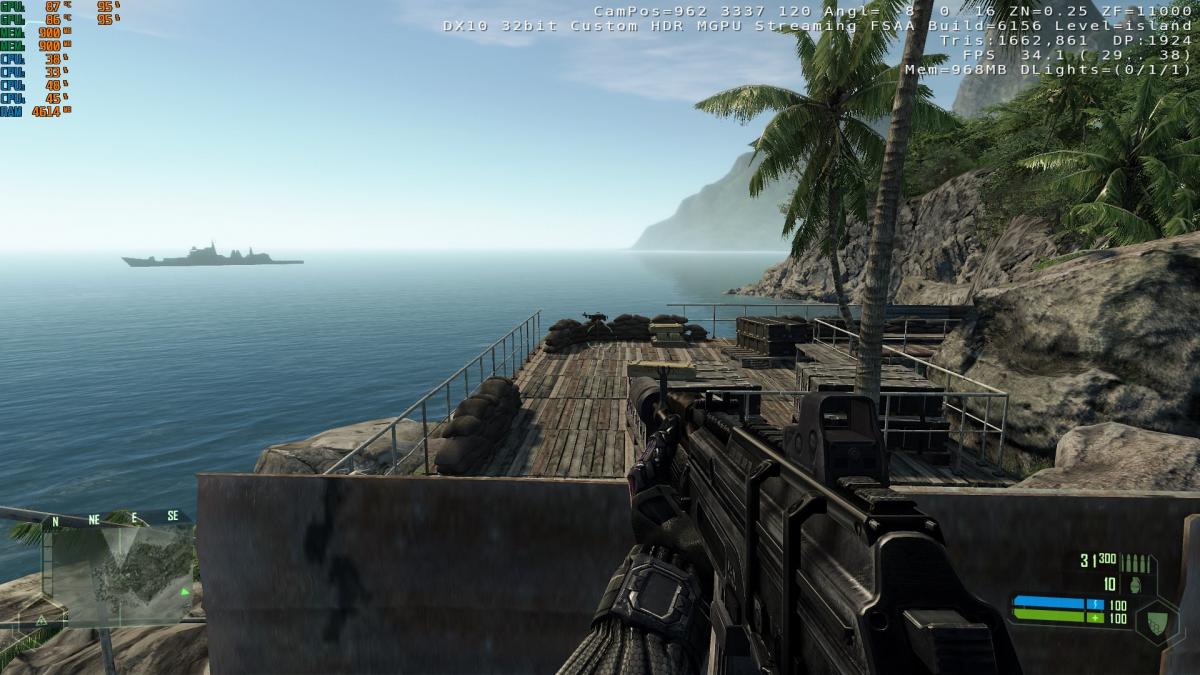Click the bullet fire-mode icon
Viewport: 1200px width, 675px height.
point(1137,563)
